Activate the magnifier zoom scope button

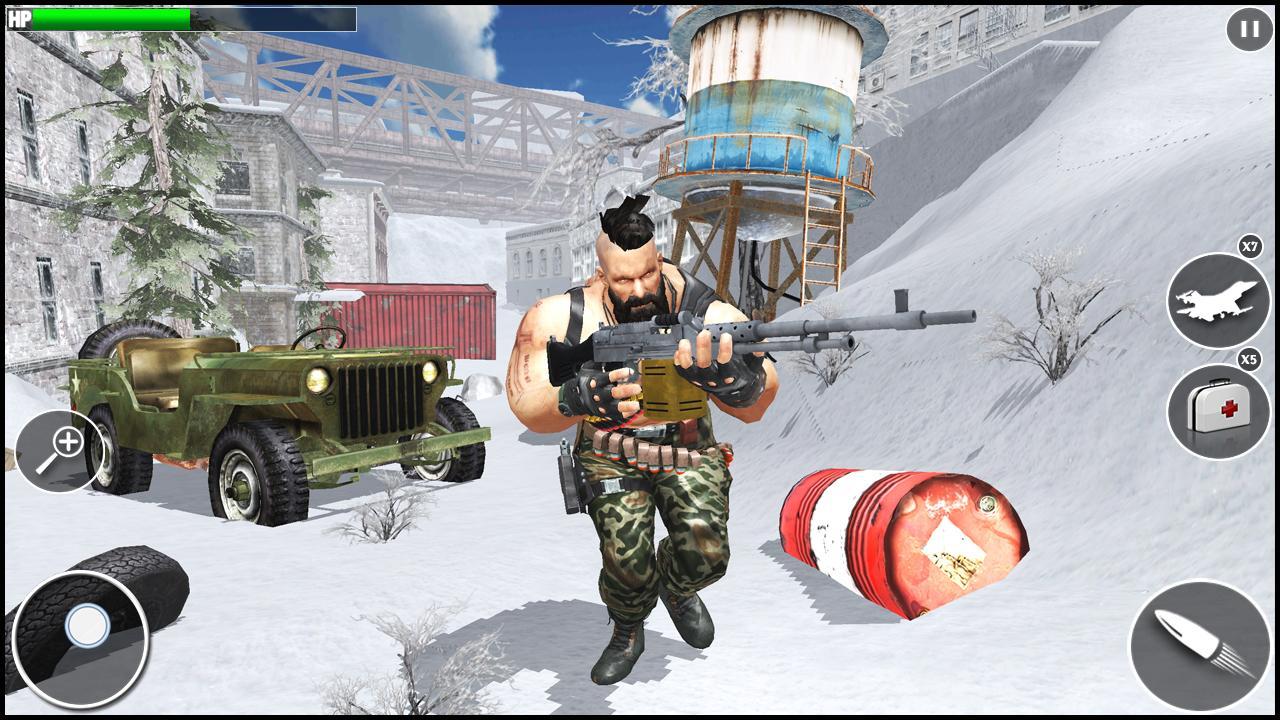[59, 452]
